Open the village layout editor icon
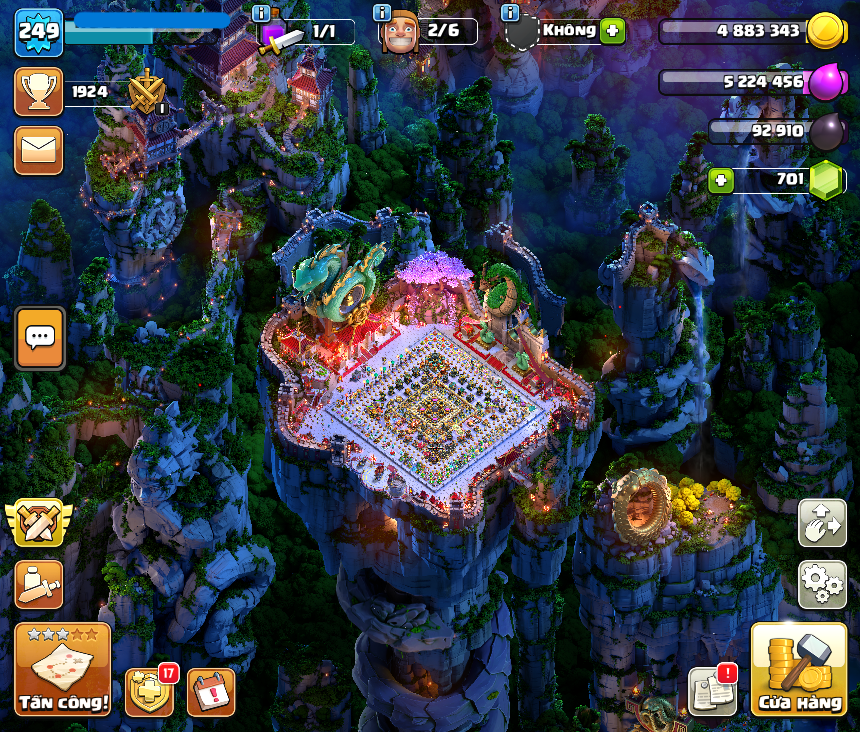This screenshot has width=860, height=732. [x=822, y=523]
